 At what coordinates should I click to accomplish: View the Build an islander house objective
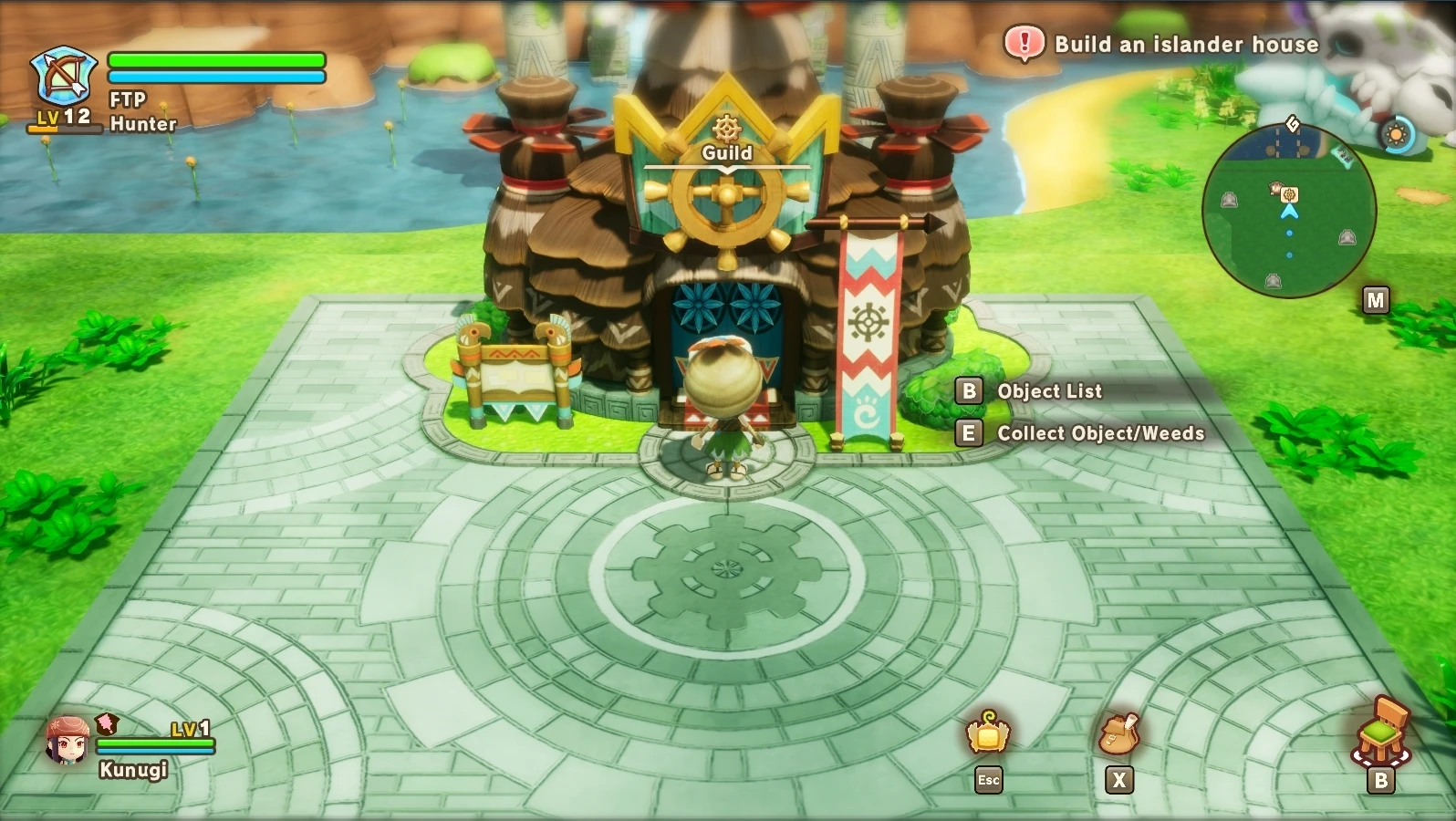(x=1185, y=44)
